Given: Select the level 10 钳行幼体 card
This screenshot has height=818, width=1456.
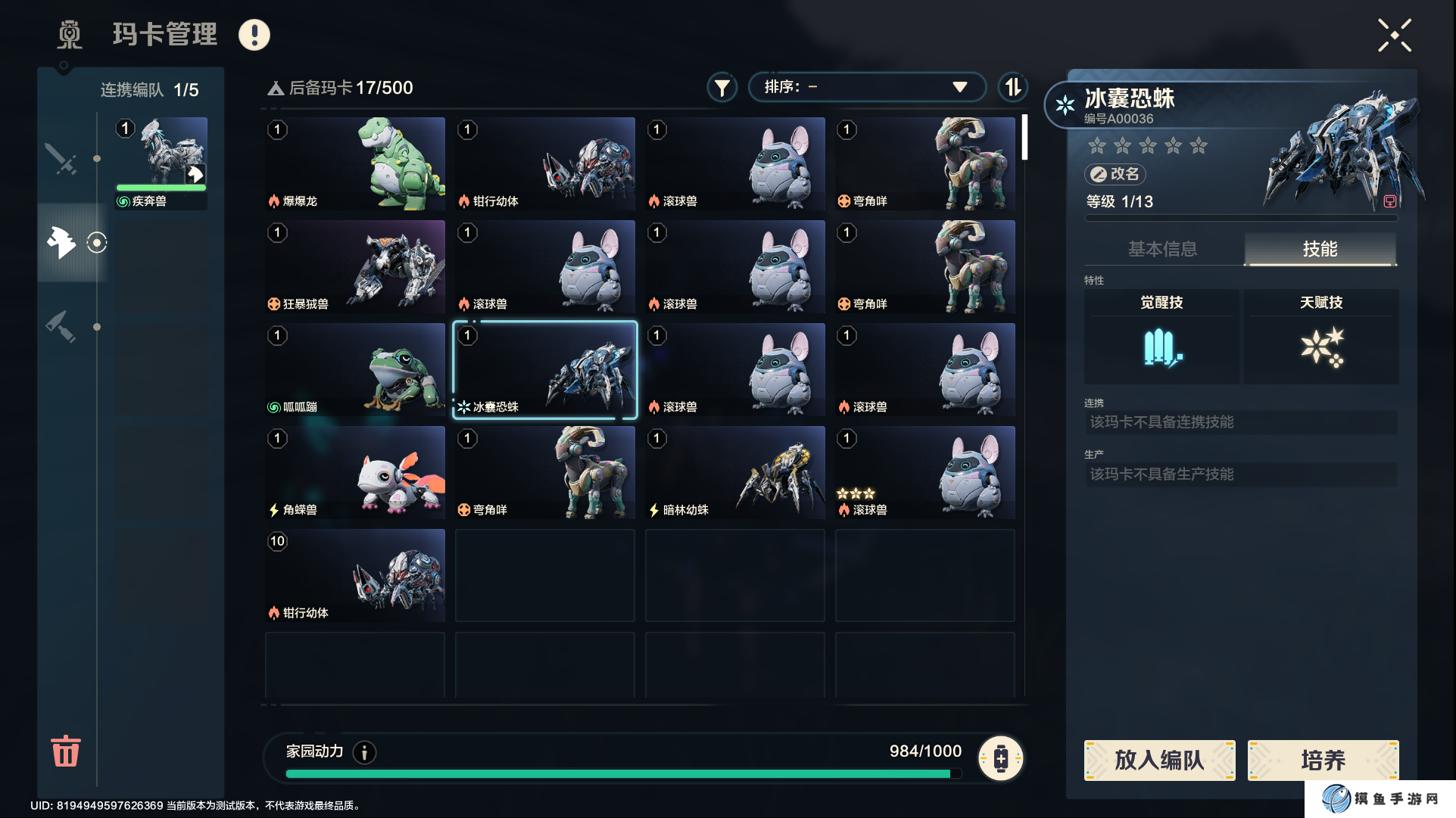Looking at the screenshot, I should point(355,575).
